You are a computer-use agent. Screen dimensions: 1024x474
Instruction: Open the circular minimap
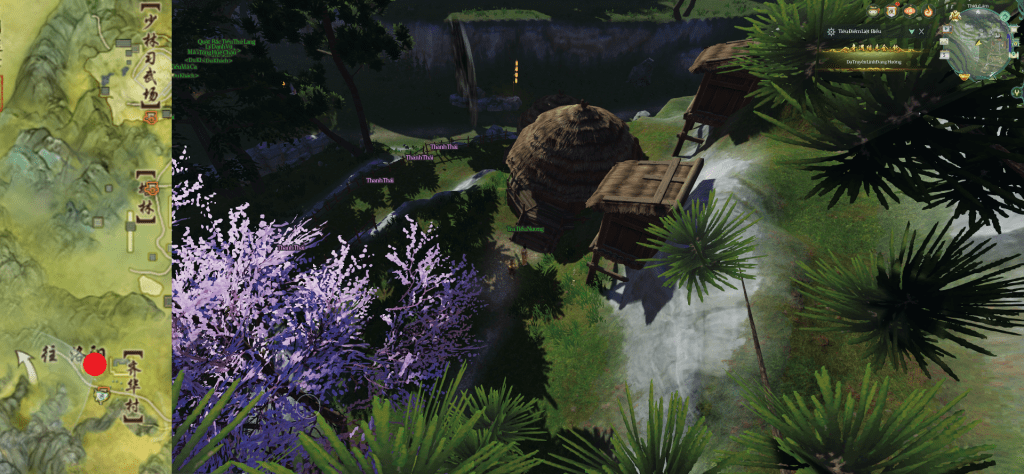pyautogui.click(x=981, y=43)
